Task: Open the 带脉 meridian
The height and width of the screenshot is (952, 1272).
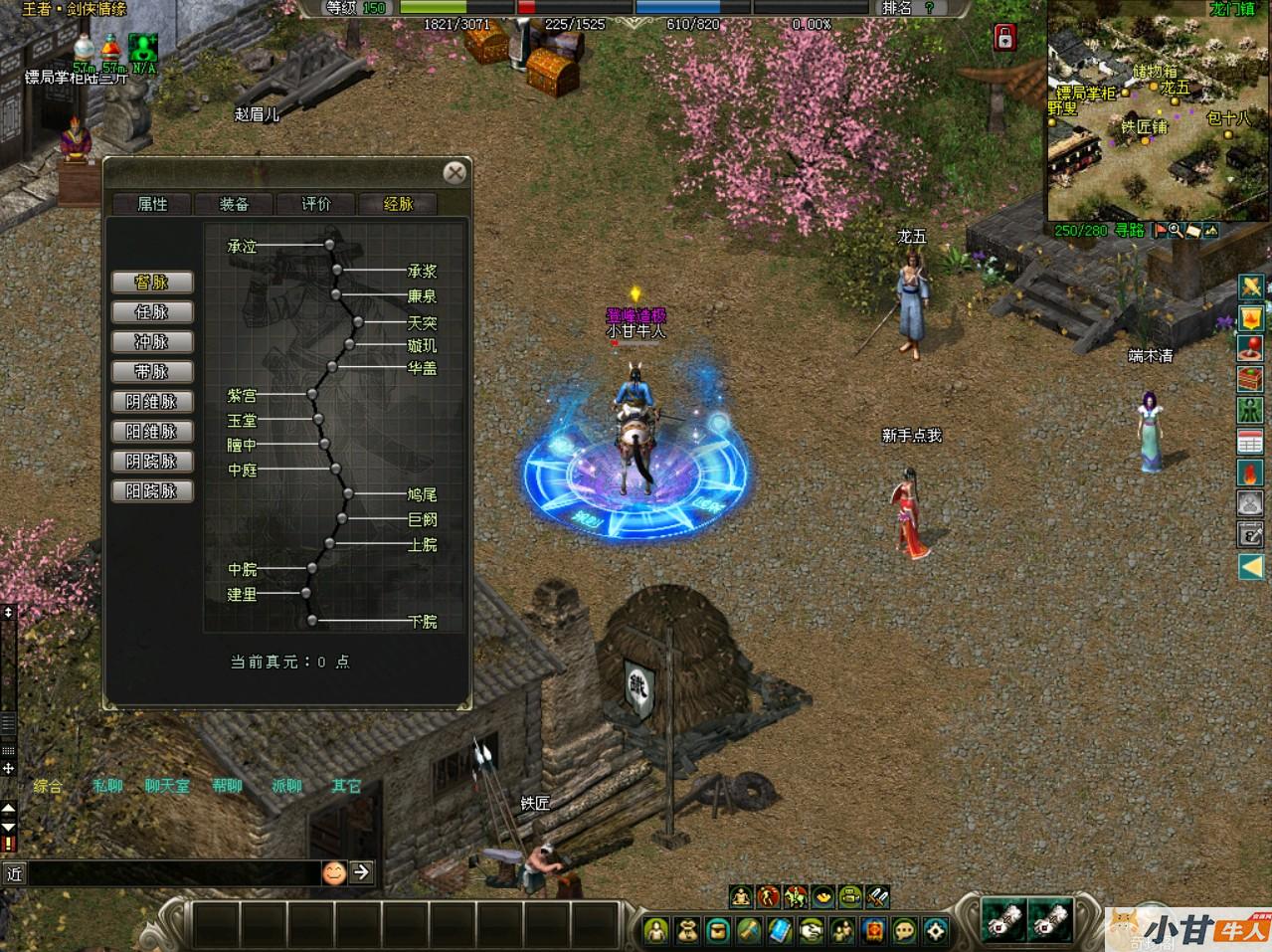Action: click(152, 372)
